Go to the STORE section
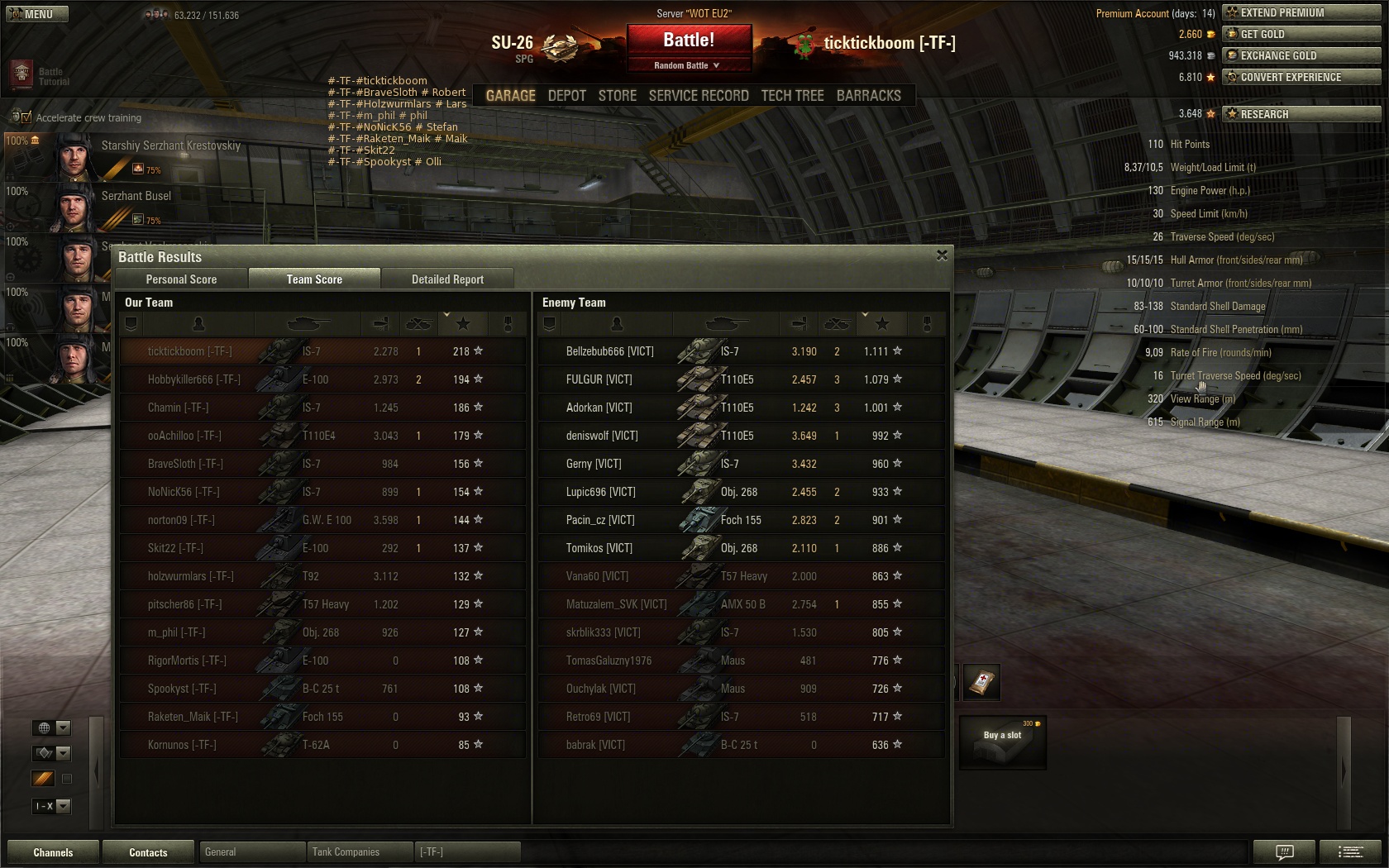 tap(618, 96)
